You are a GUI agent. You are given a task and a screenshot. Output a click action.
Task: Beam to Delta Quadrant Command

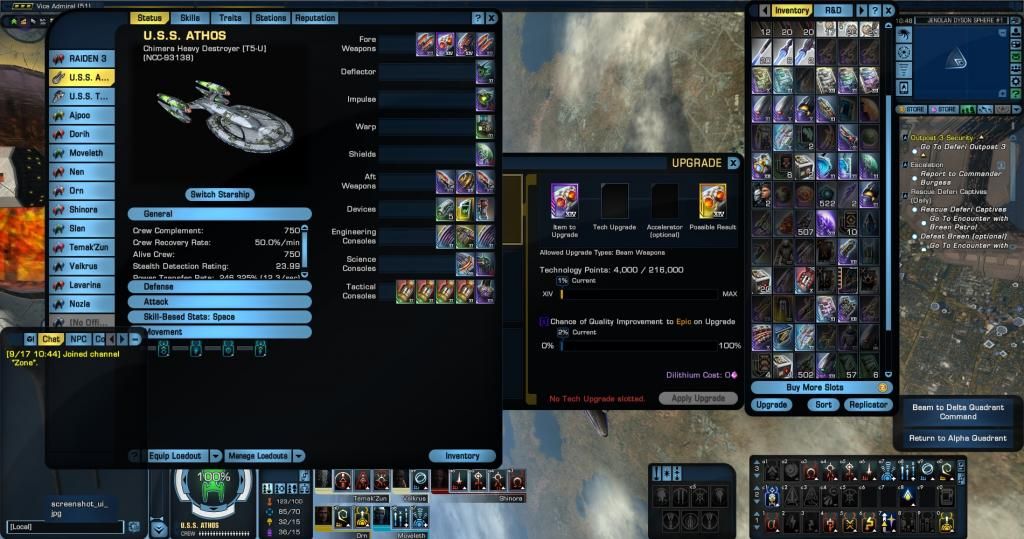coord(957,412)
